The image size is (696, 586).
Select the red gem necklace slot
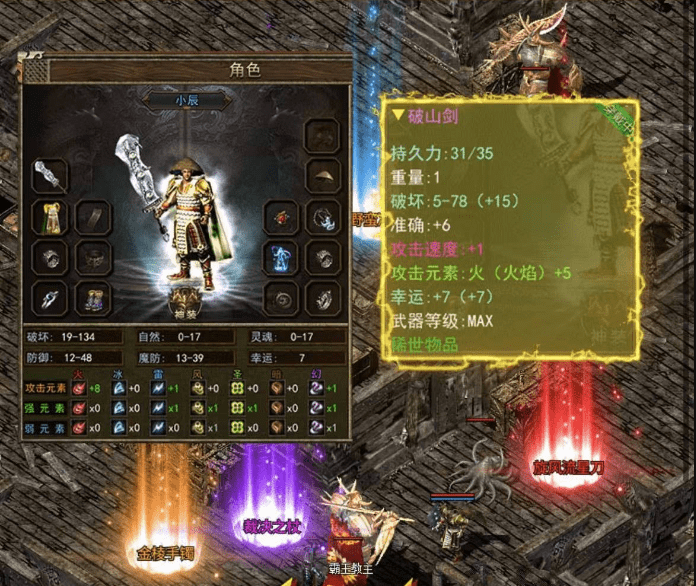click(280, 217)
